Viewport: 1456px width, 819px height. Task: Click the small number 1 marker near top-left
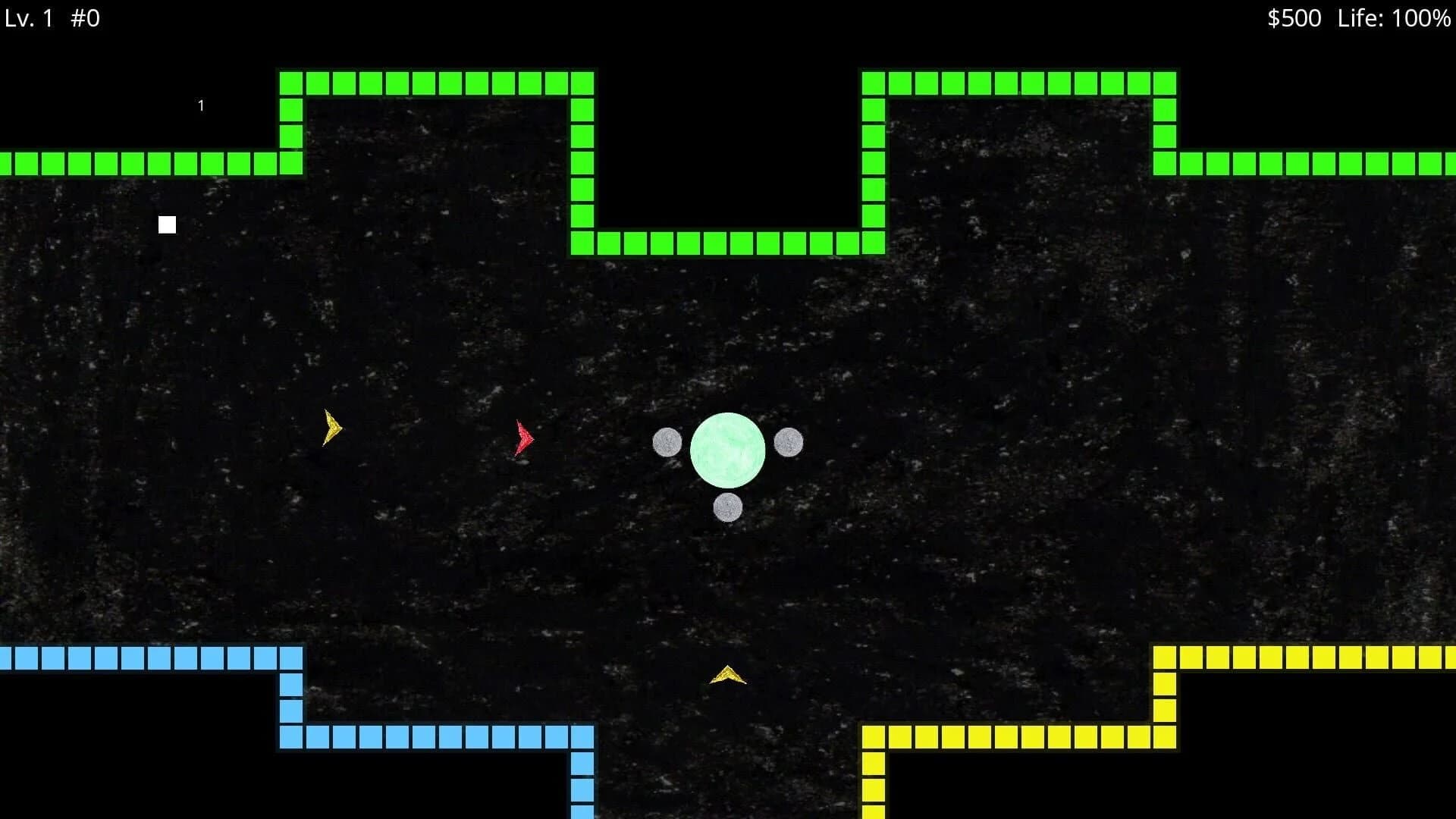[201, 105]
